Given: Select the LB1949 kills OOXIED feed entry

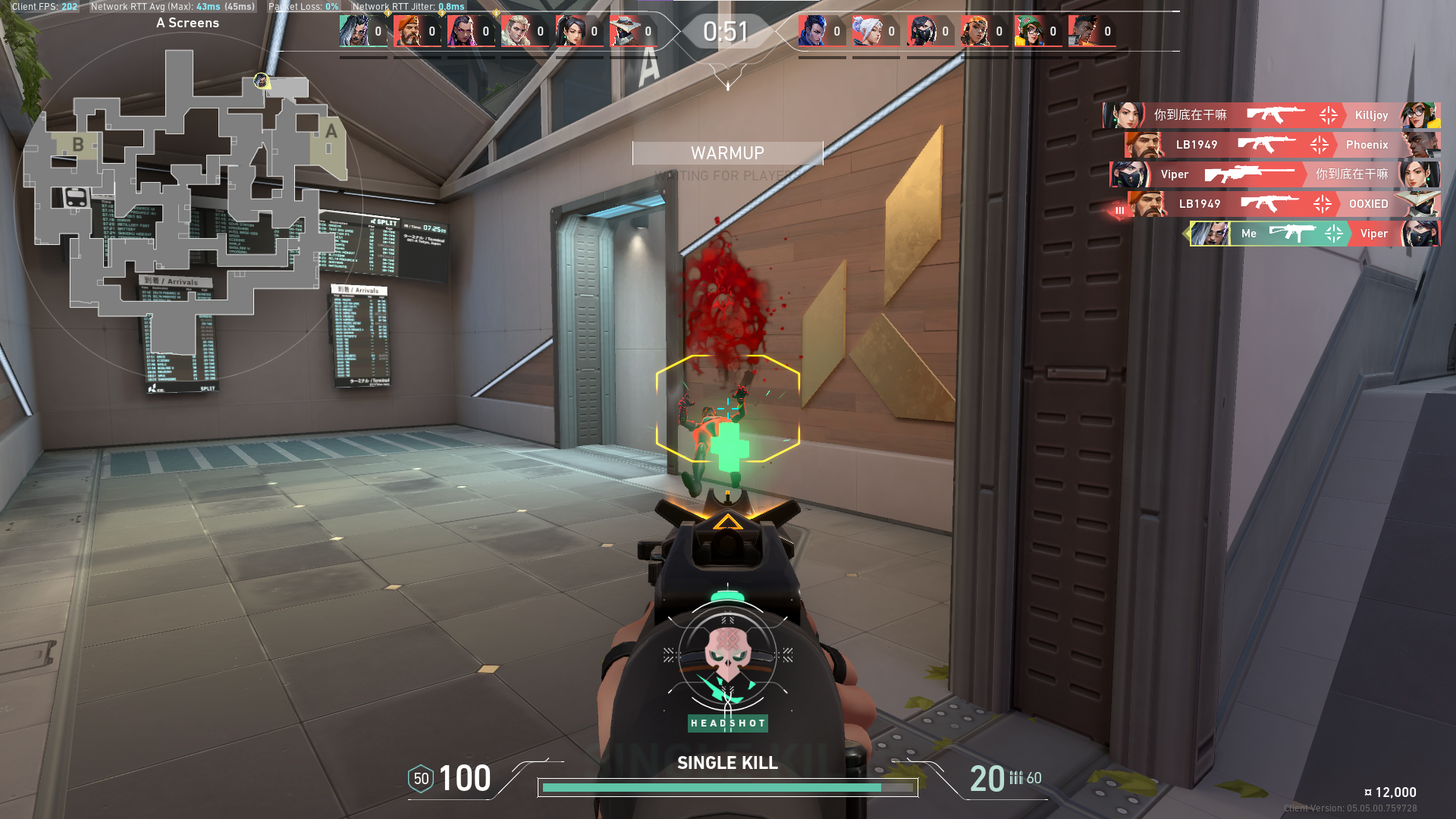Looking at the screenshot, I should (x=1282, y=204).
